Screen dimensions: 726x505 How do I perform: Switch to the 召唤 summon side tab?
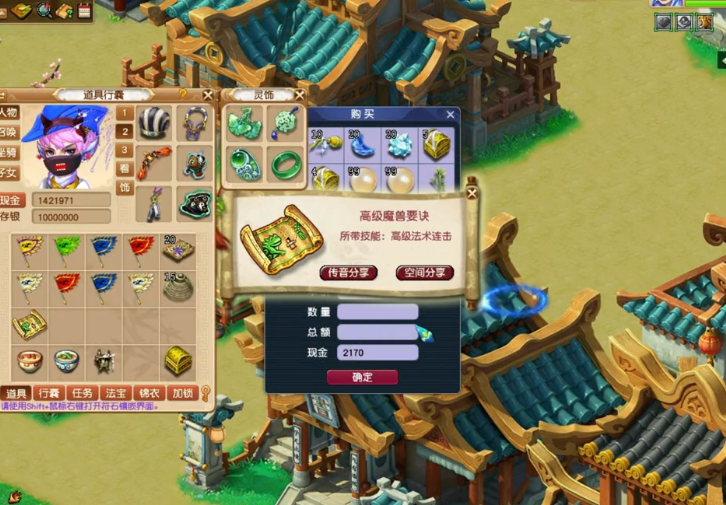coord(9,133)
